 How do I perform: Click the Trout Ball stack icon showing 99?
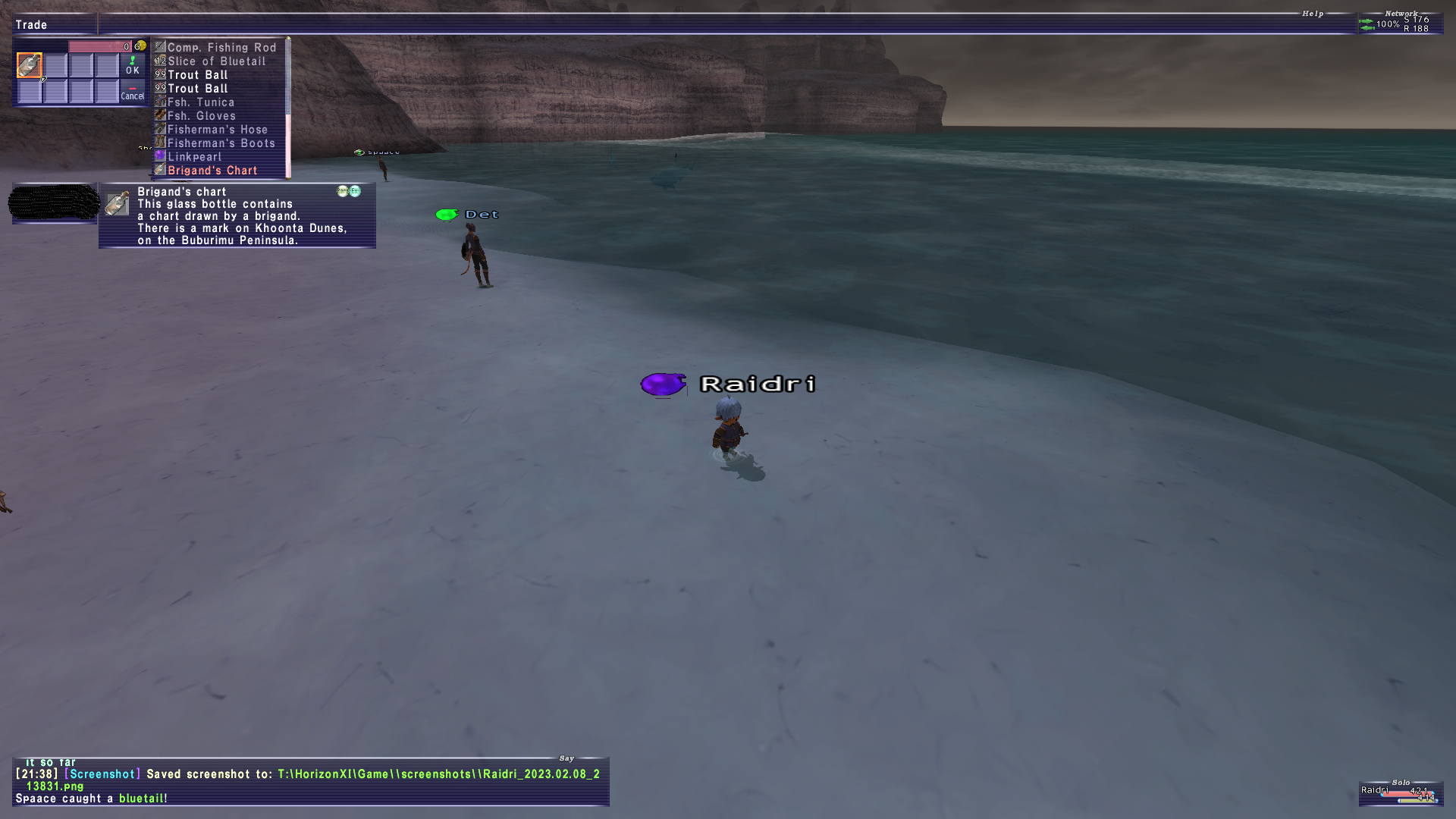tap(159, 74)
